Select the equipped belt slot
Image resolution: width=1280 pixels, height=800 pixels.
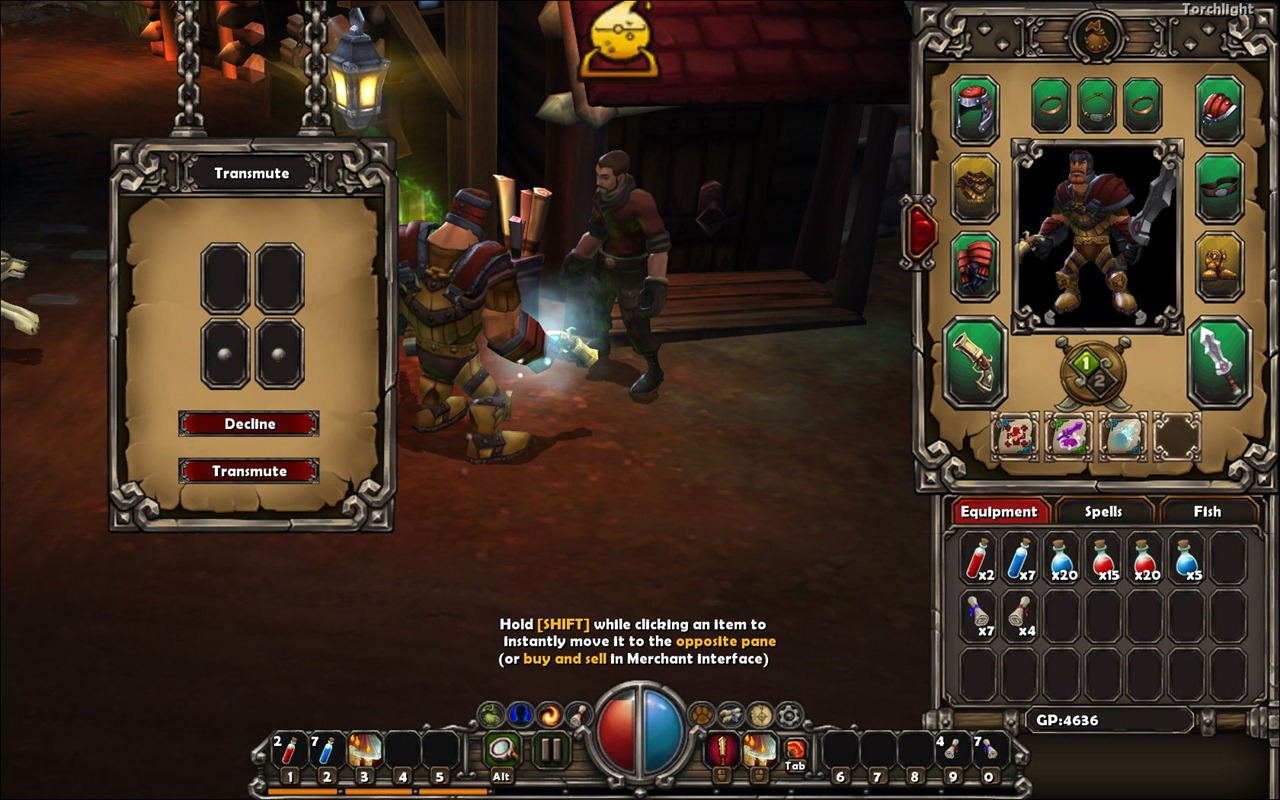1220,188
